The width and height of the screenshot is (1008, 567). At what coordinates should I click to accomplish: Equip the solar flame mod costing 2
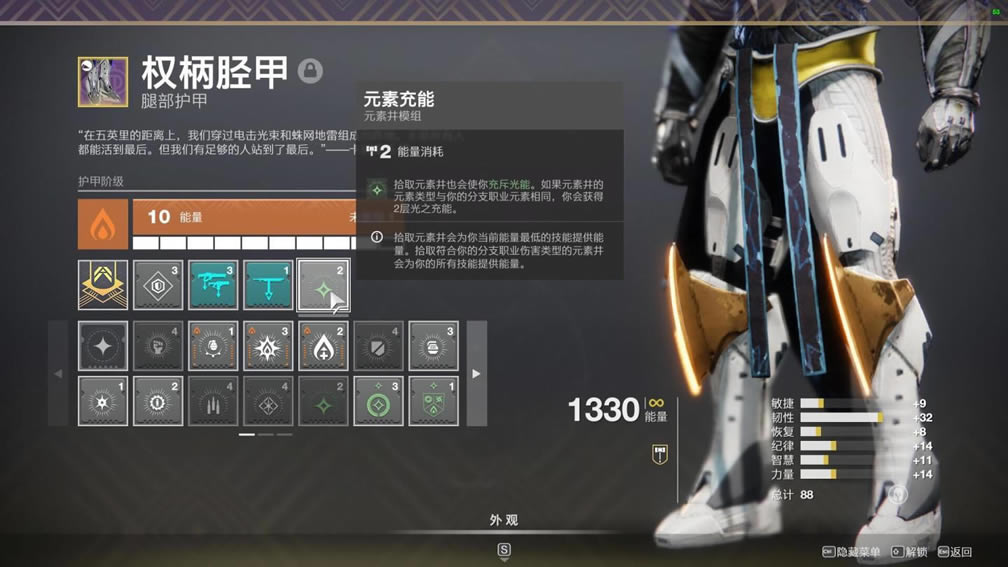[323, 346]
